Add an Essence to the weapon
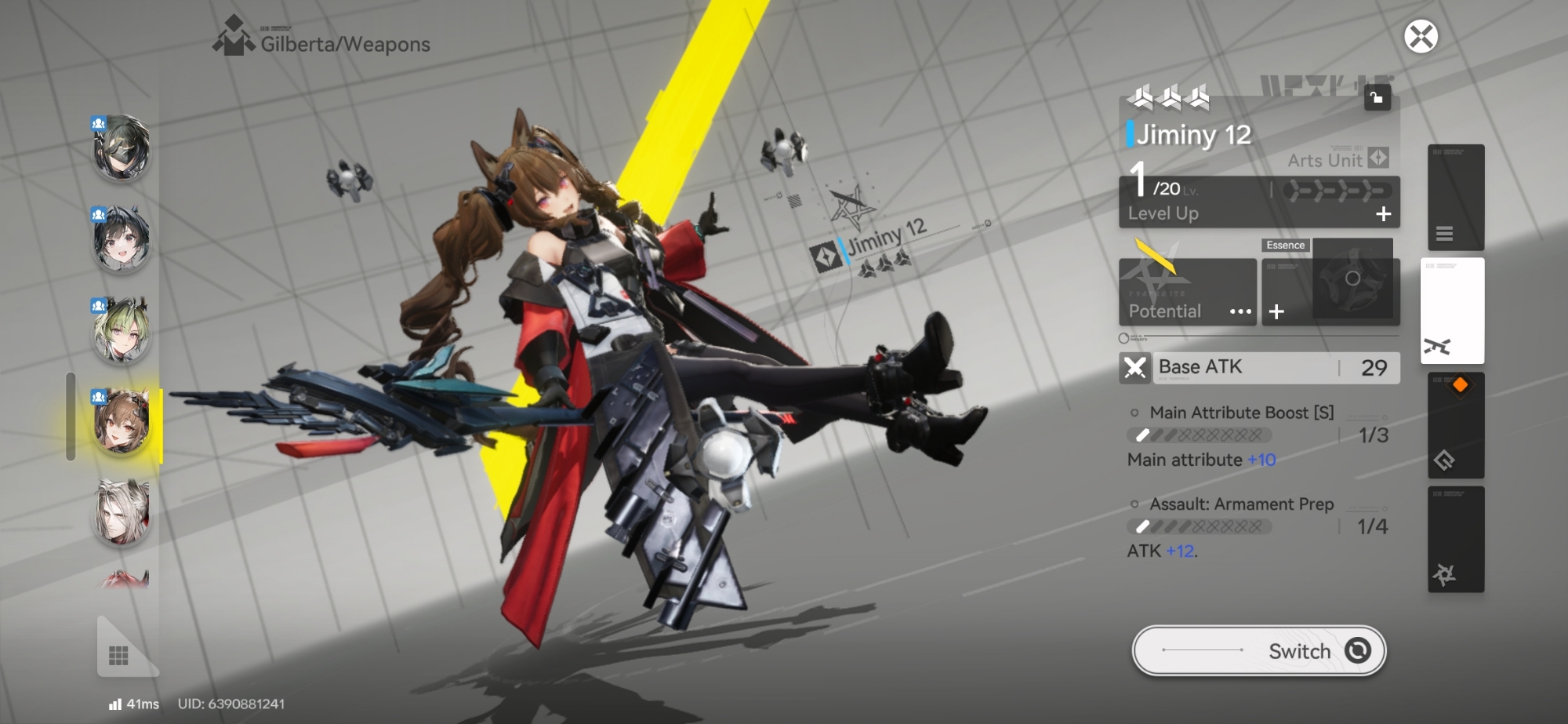This screenshot has width=1568, height=724. [x=1277, y=311]
